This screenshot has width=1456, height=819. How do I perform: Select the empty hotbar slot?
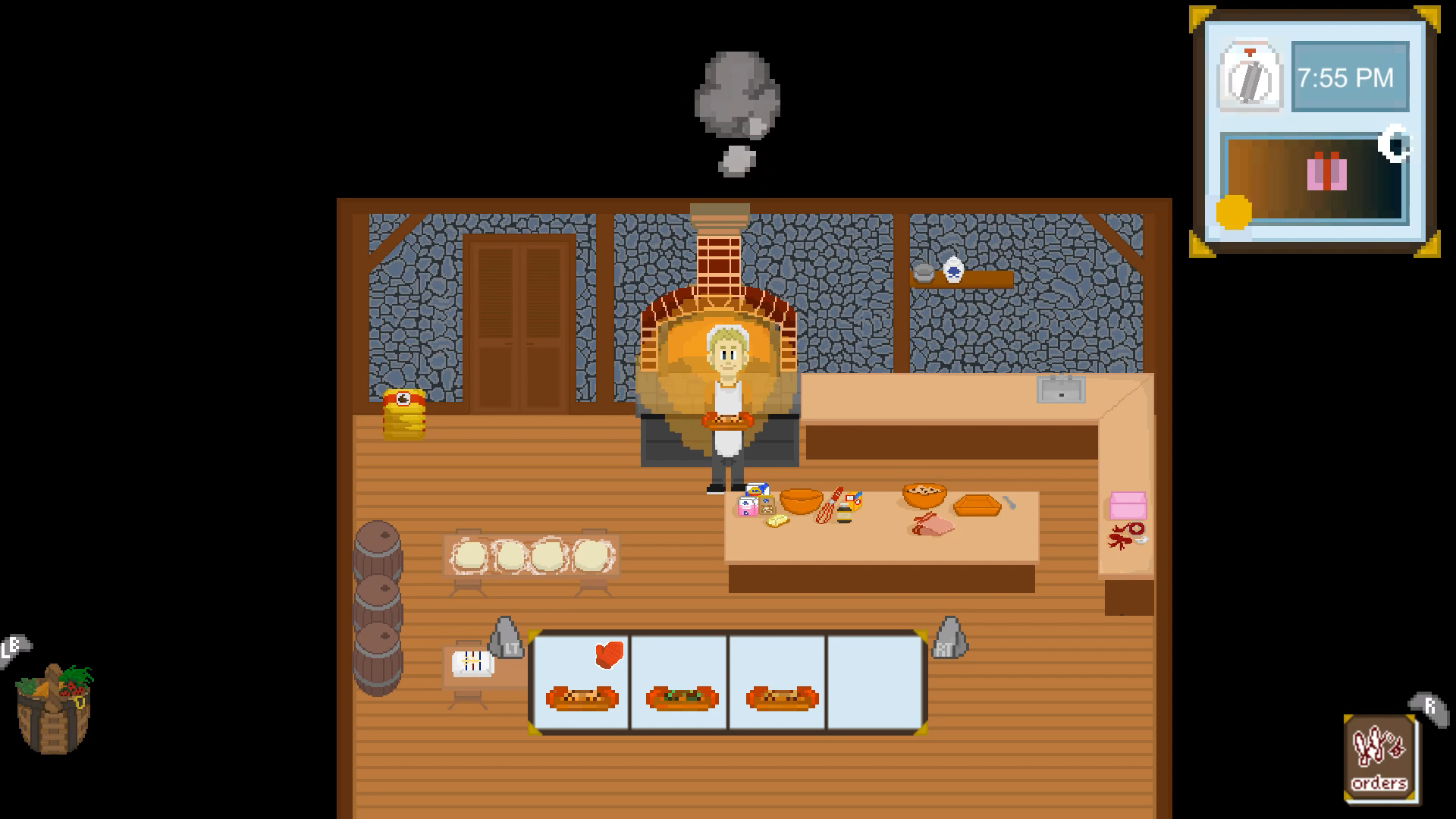click(876, 682)
